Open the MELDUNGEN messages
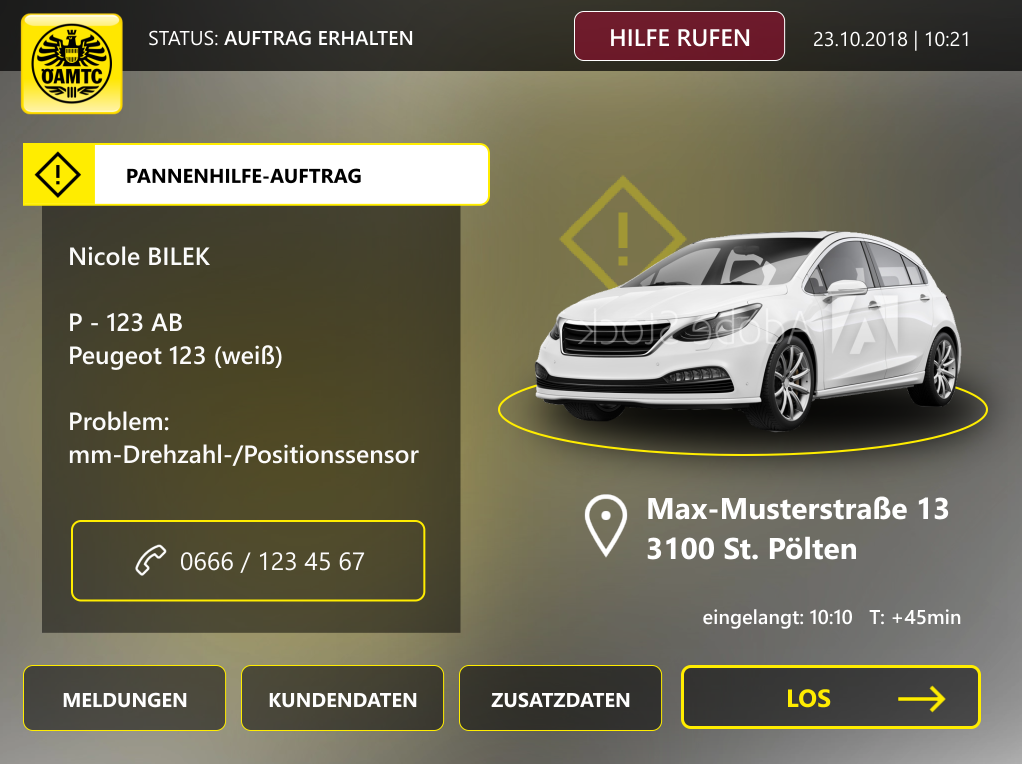 [125, 699]
